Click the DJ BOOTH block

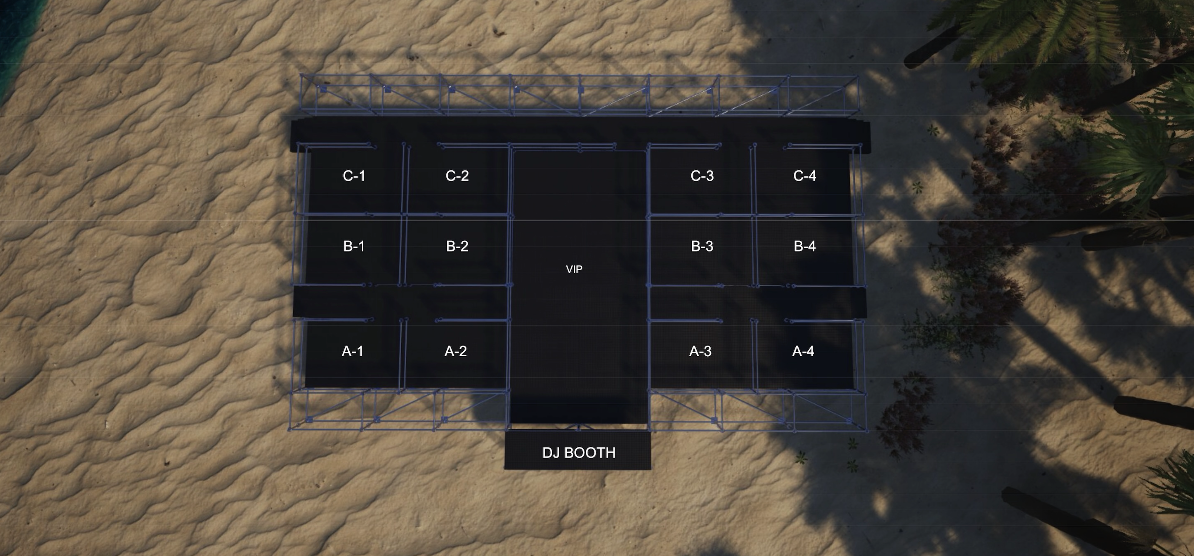(578, 452)
